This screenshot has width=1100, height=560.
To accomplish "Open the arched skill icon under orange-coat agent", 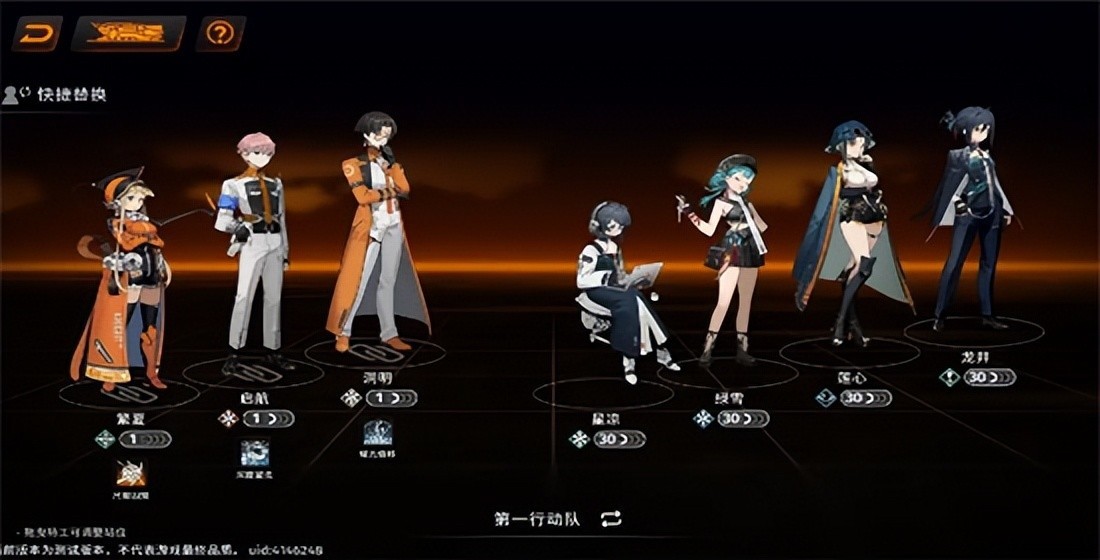I will (x=377, y=433).
